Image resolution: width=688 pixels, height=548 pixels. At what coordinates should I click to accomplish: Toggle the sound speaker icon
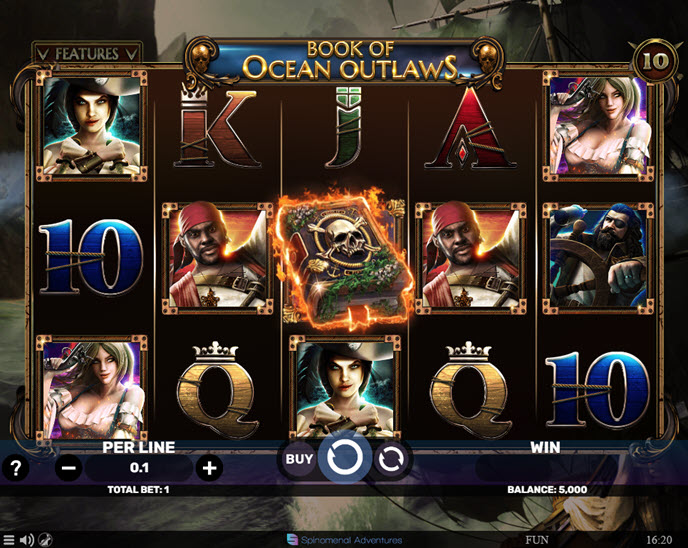tap(27, 540)
